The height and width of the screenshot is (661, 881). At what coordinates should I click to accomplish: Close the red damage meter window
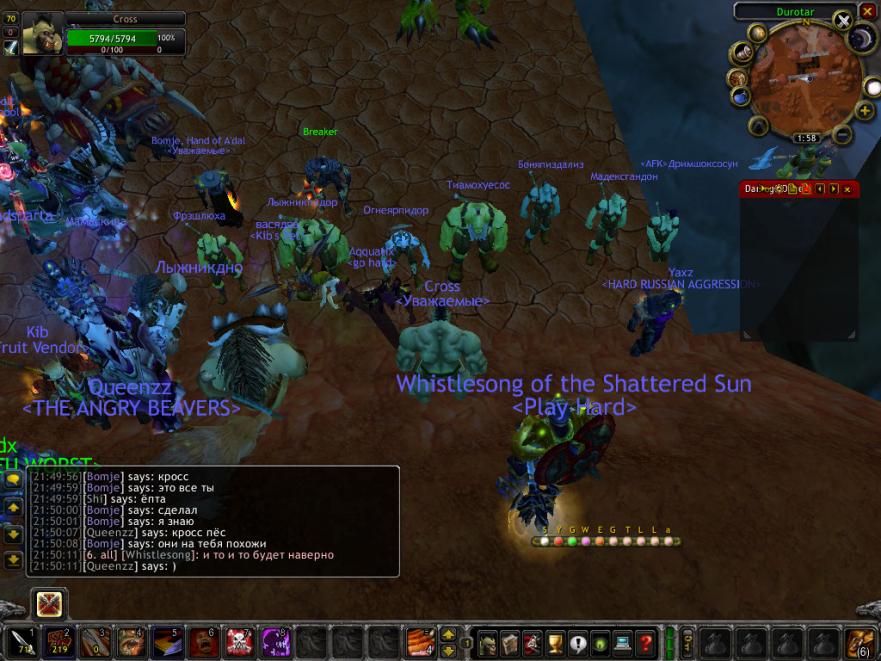click(x=847, y=188)
